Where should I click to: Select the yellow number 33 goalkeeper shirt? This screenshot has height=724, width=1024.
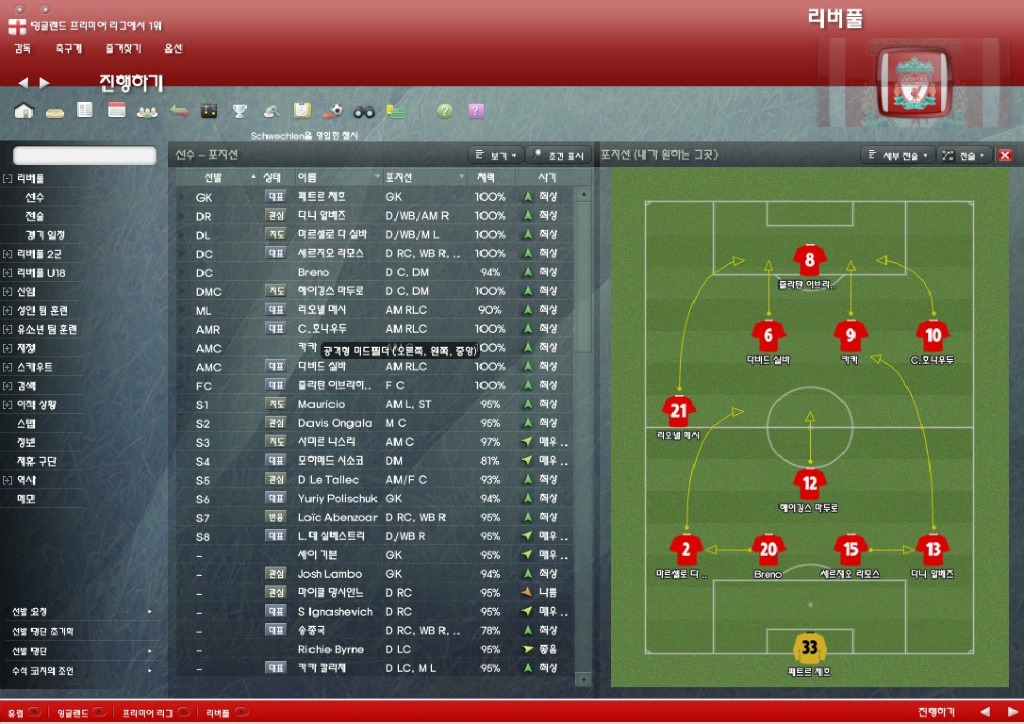click(809, 647)
